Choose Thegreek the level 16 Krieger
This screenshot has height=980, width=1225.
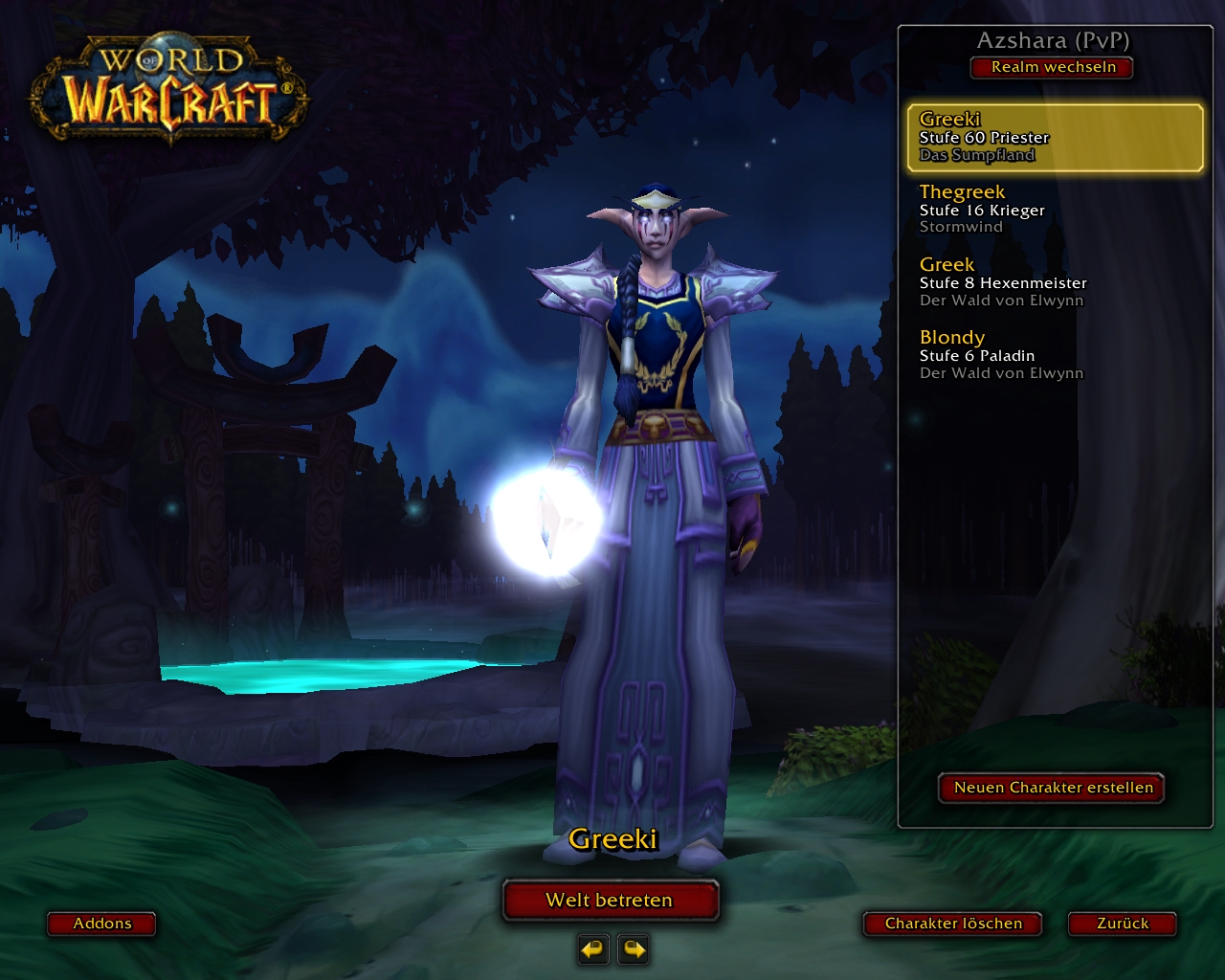pos(1053,210)
